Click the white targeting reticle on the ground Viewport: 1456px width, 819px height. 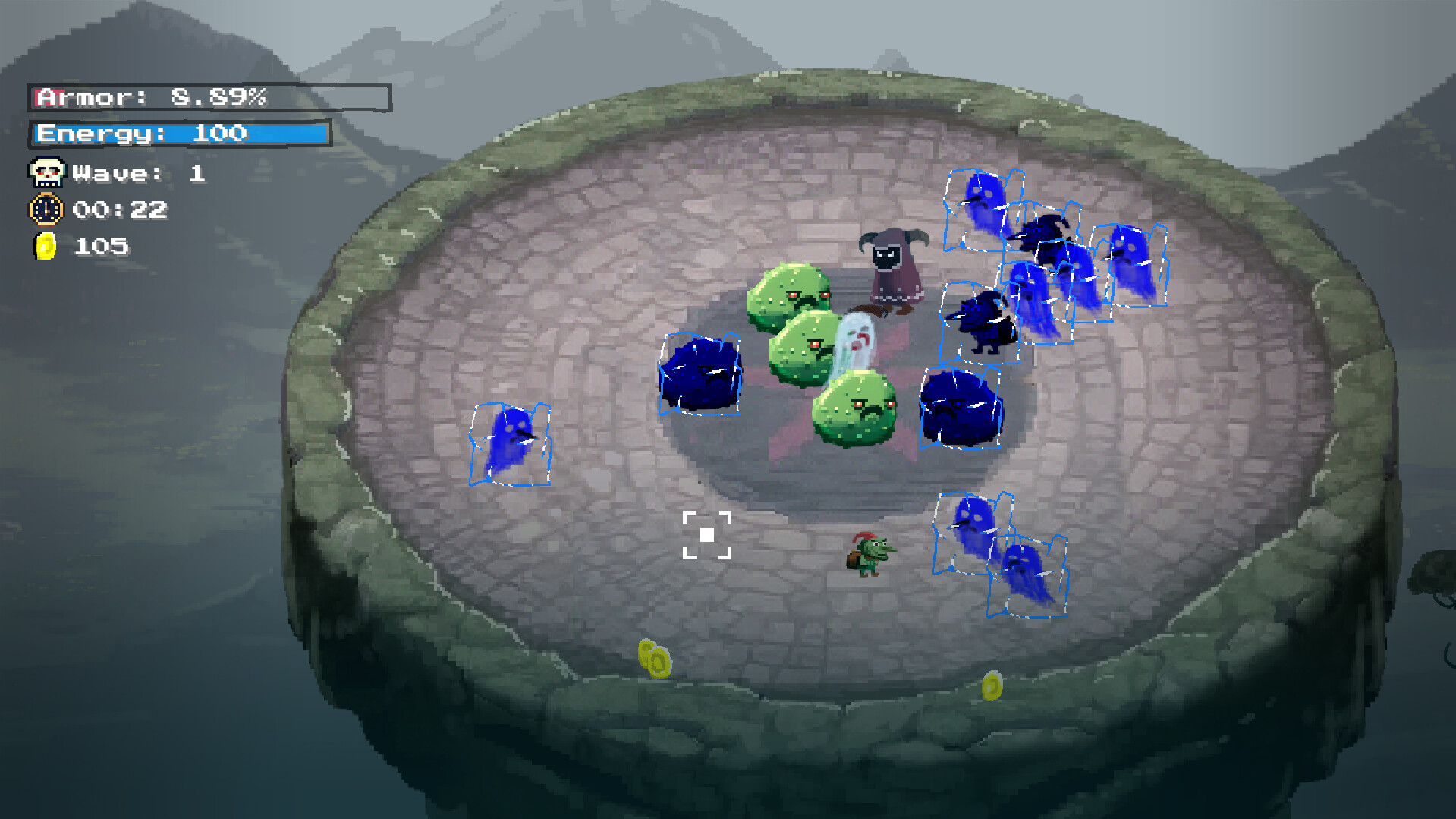[x=708, y=534]
